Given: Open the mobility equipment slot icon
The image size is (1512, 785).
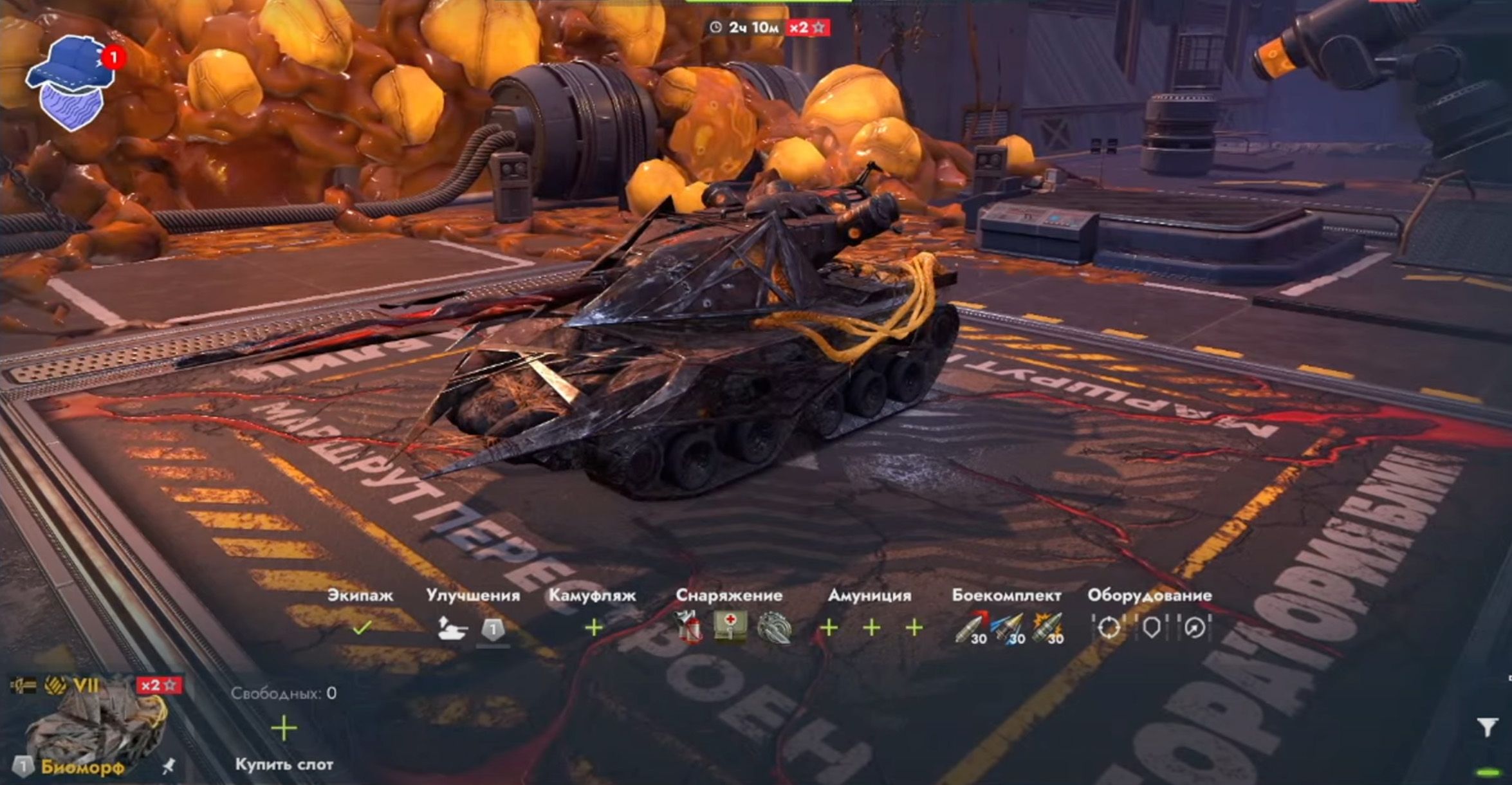Looking at the screenshot, I should point(1195,627).
